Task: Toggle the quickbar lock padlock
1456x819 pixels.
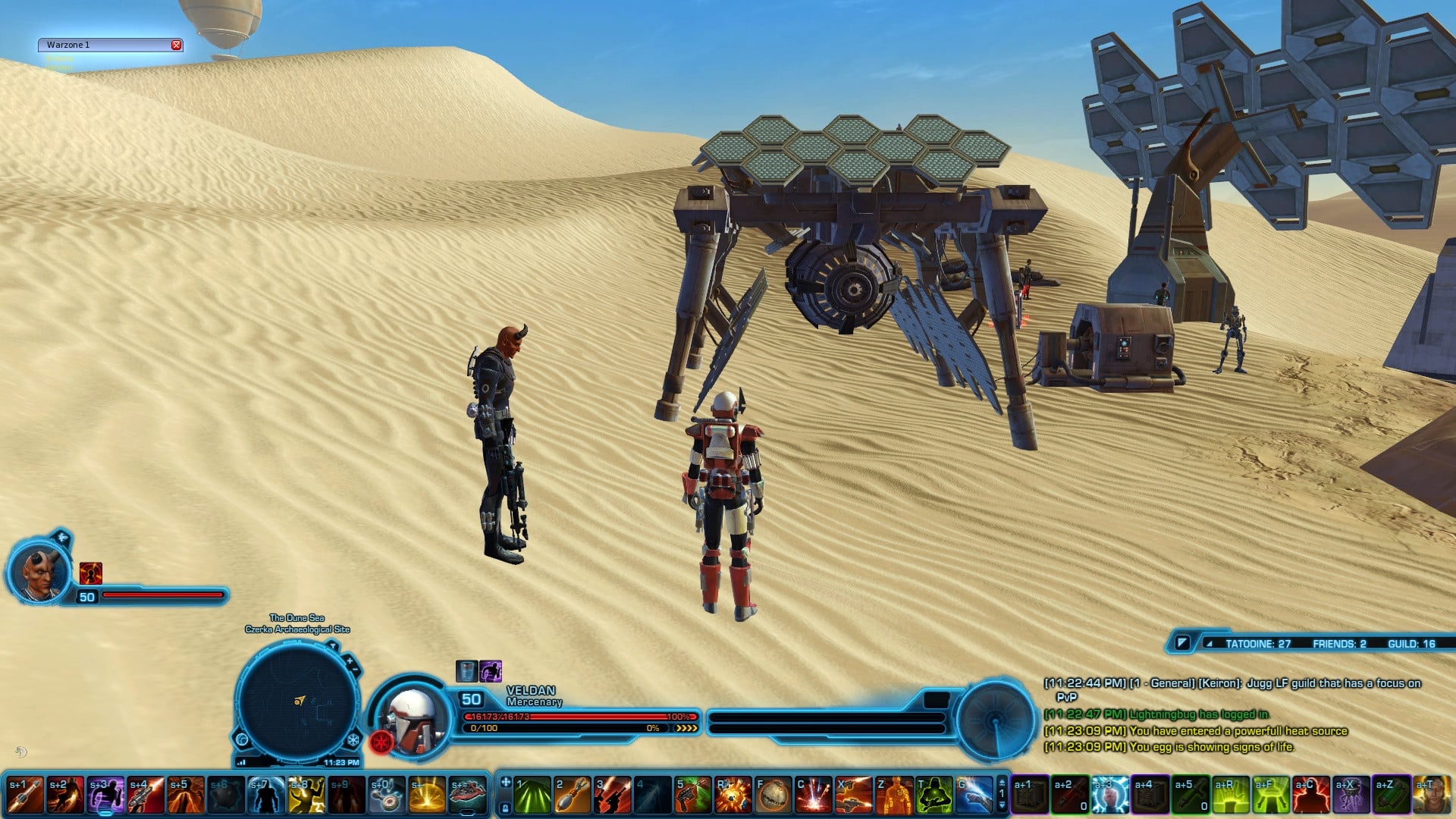Action: point(505,808)
